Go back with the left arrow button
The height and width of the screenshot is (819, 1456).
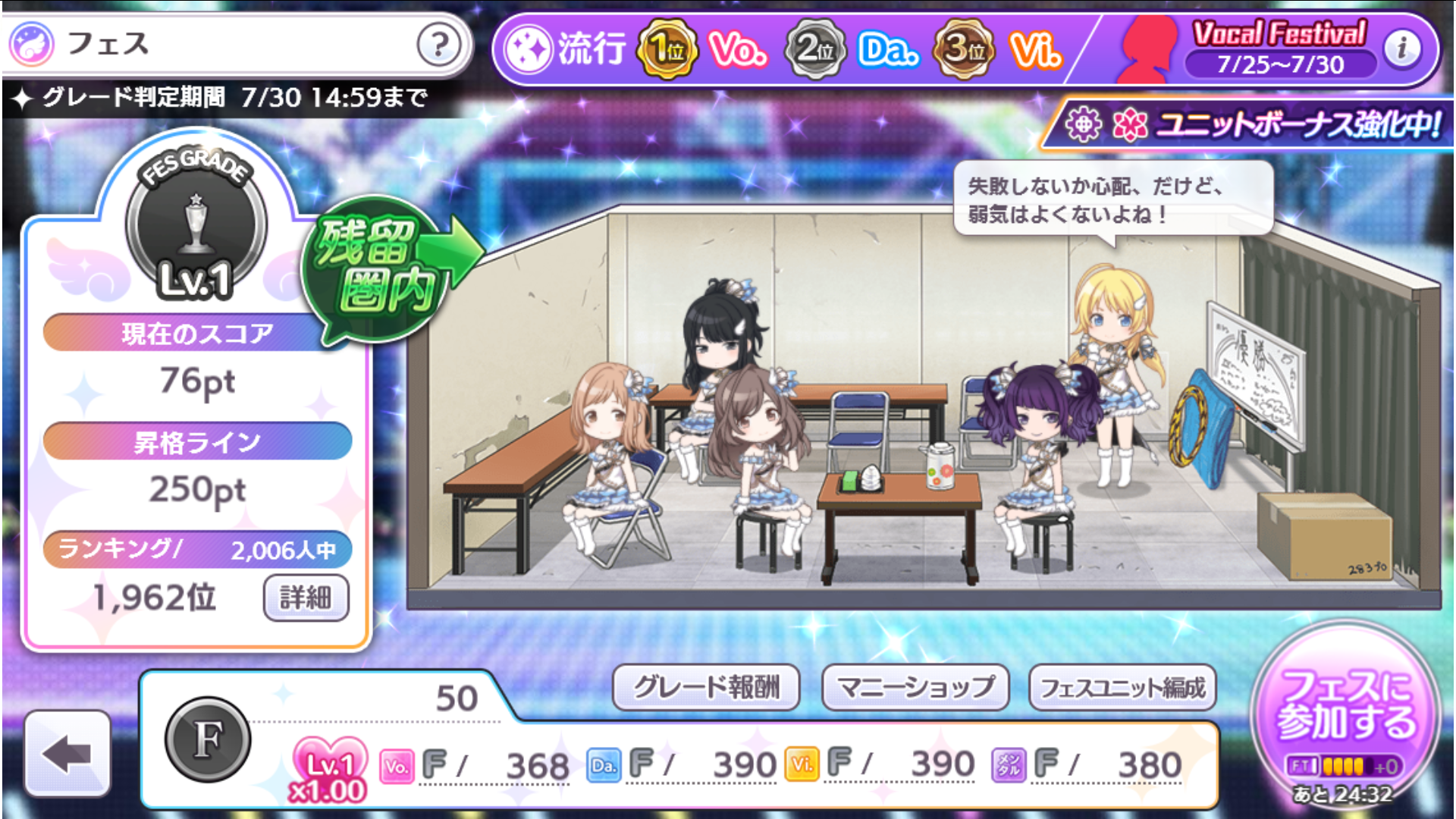(67, 752)
